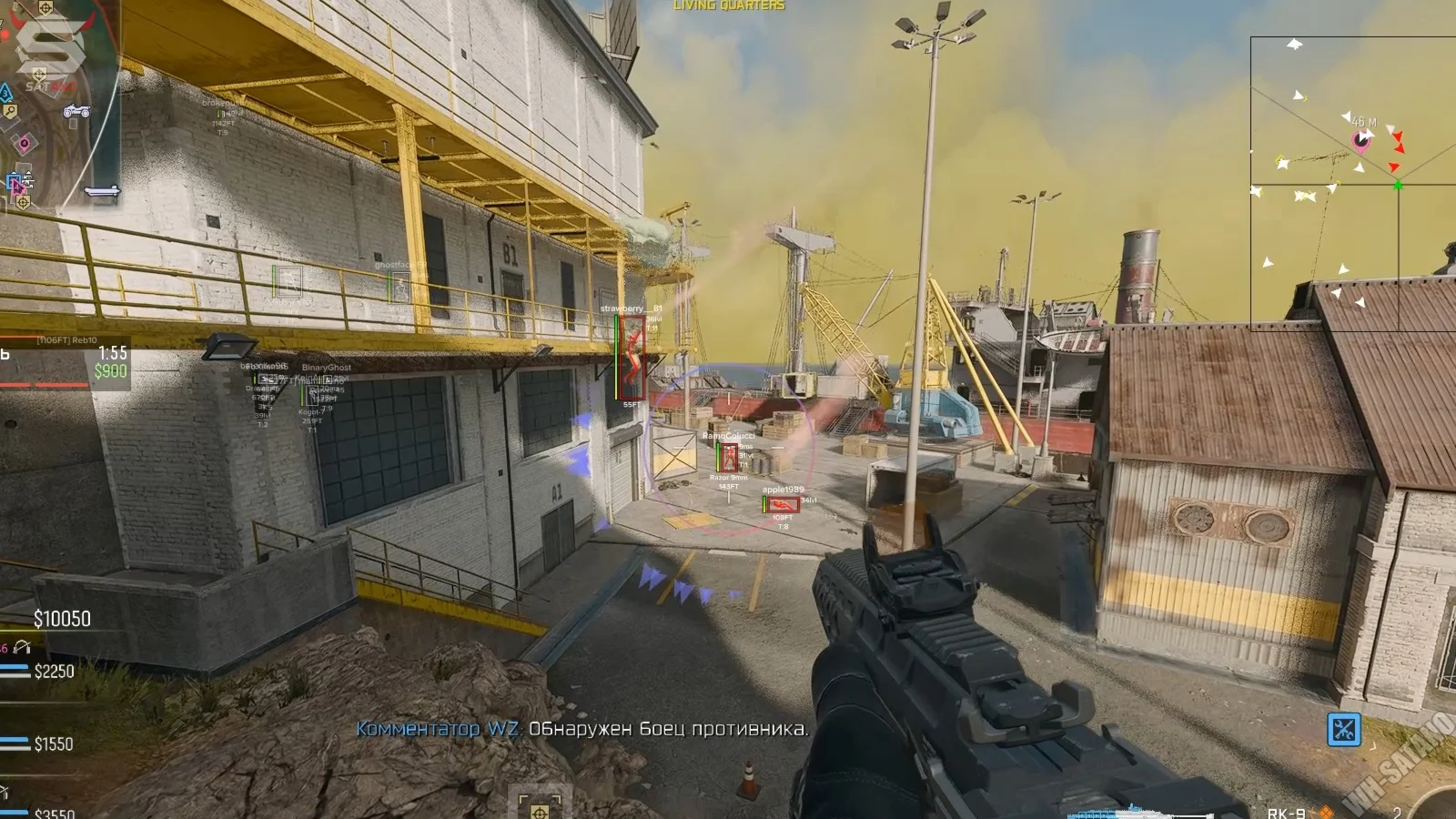The height and width of the screenshot is (819, 1456).
Task: Select the blue triangle 3 objective marker
Action: [x=5, y=93]
